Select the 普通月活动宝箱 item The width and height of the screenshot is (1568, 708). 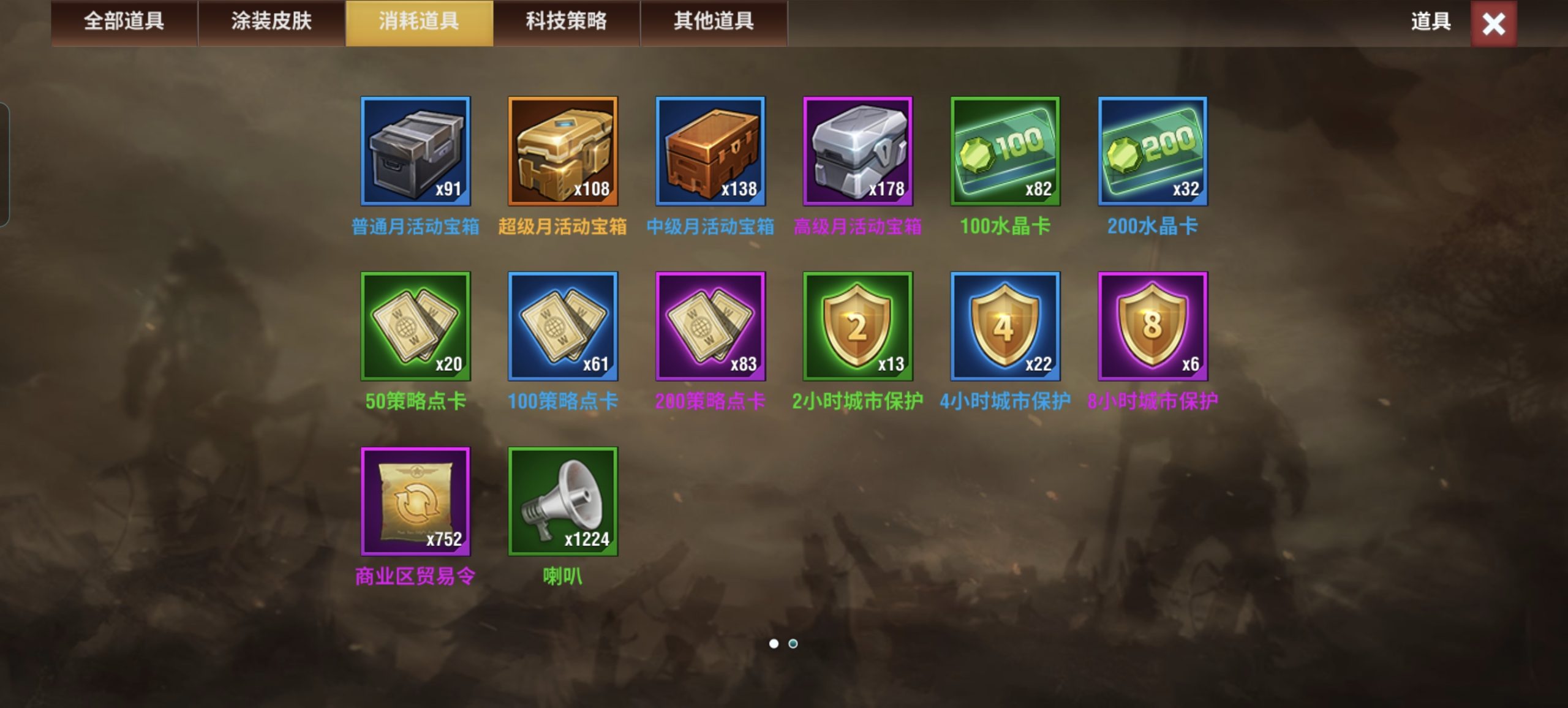415,153
